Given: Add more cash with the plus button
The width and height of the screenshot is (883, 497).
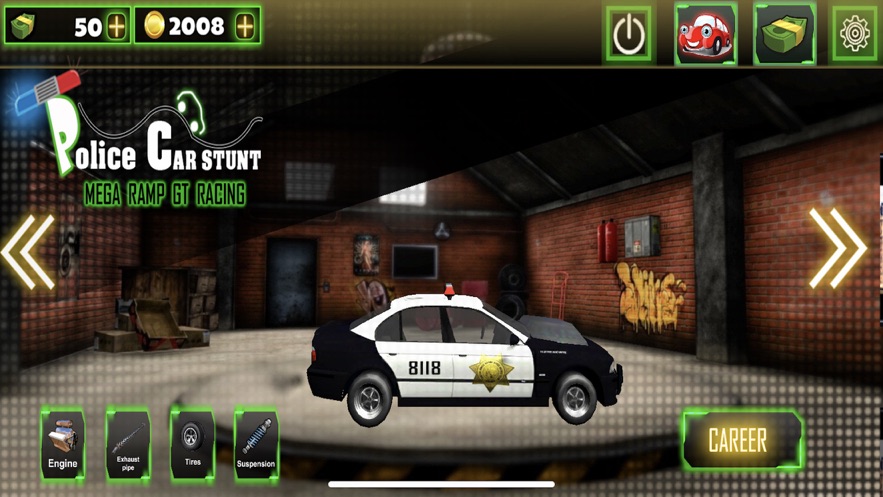Looking at the screenshot, I should [x=117, y=27].
